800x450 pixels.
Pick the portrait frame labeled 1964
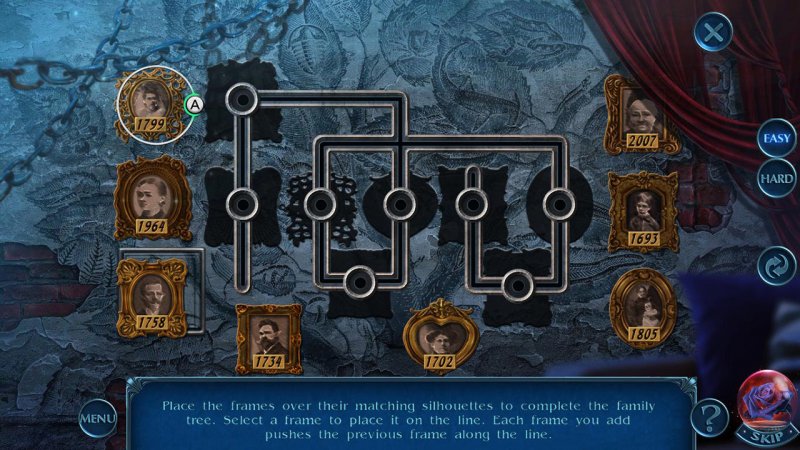click(152, 196)
